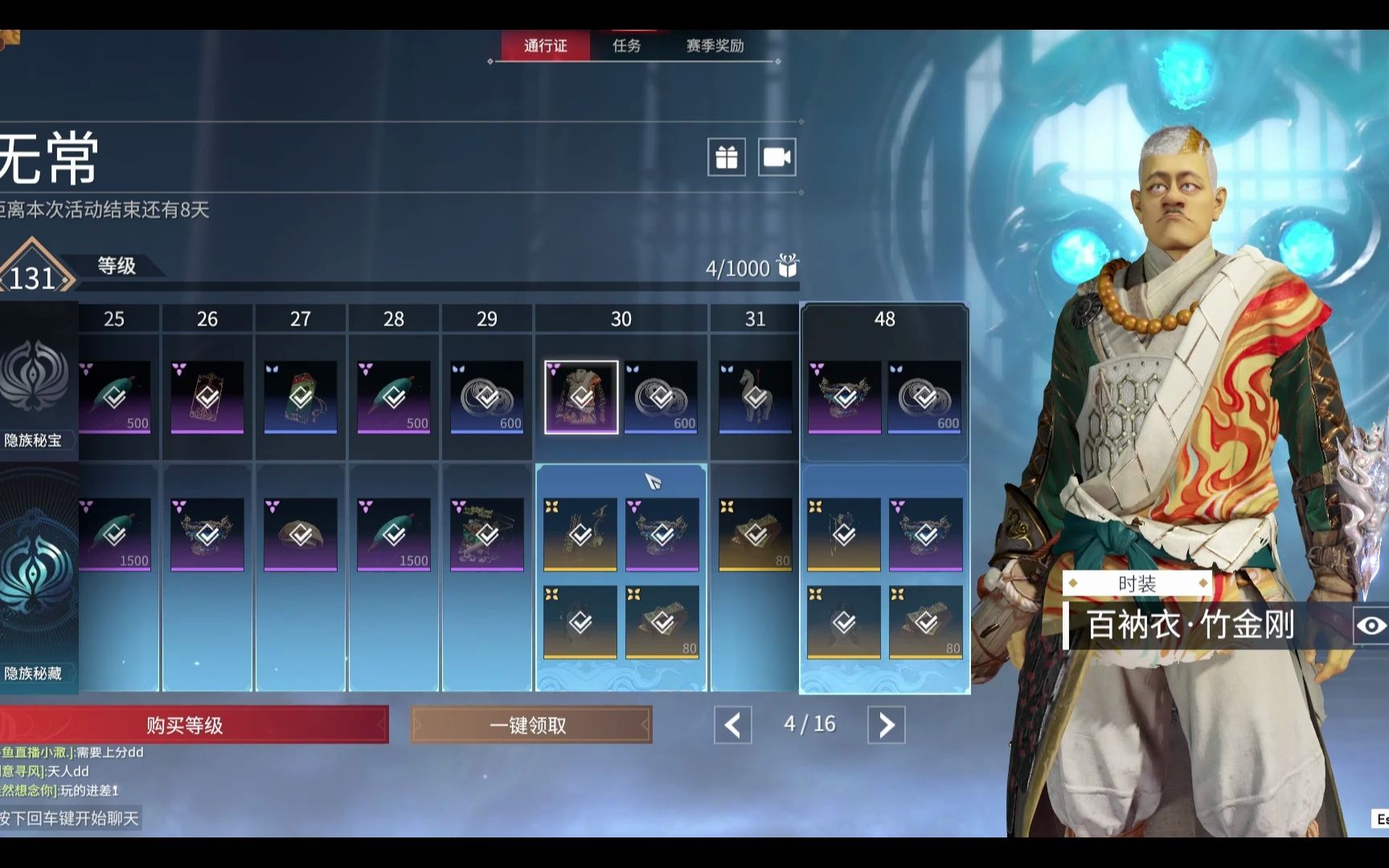Open the video camera preview button
The width and height of the screenshot is (1389, 868).
776,158
